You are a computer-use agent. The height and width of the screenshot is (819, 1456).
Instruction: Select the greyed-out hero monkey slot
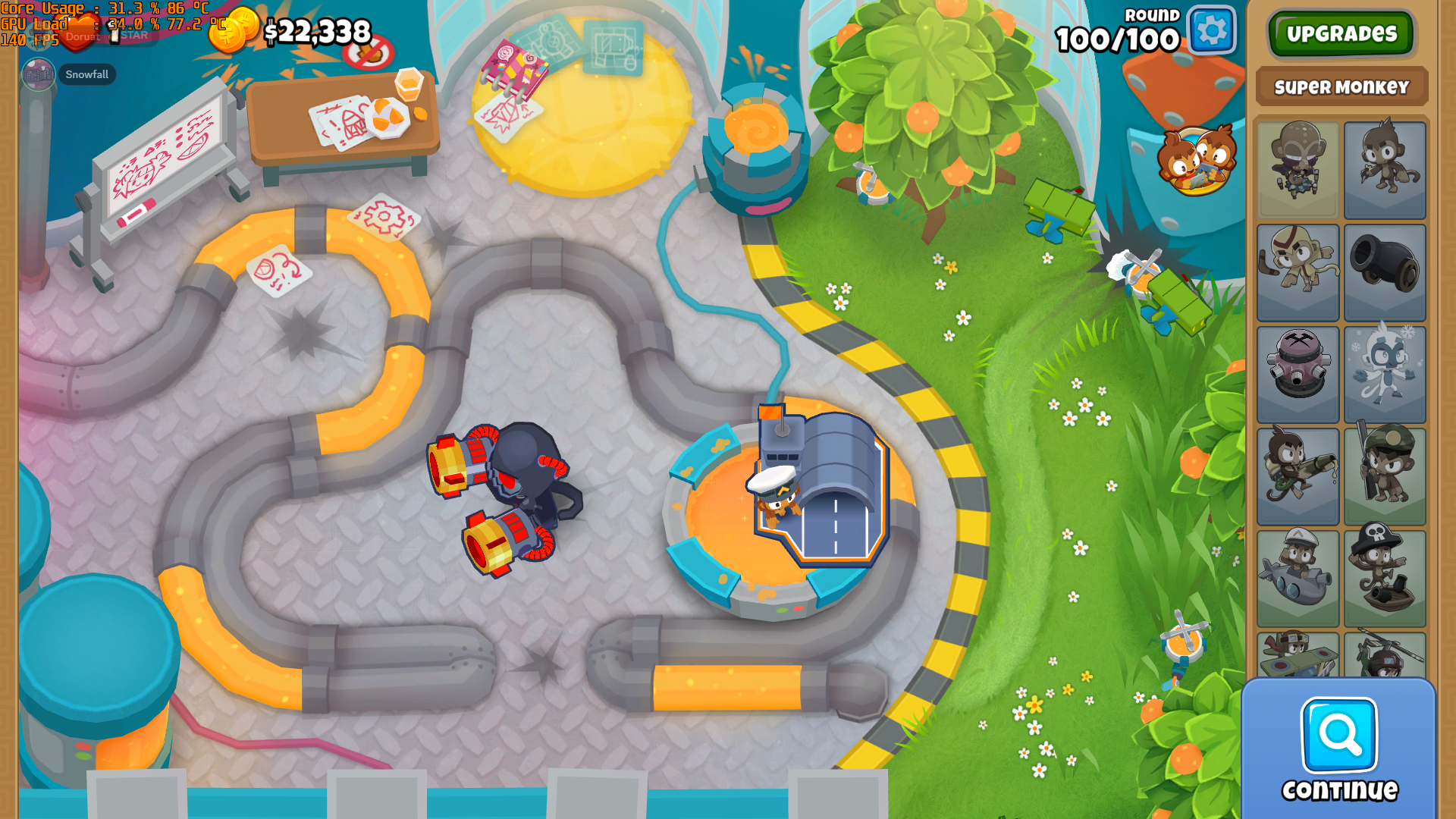[x=1298, y=170]
